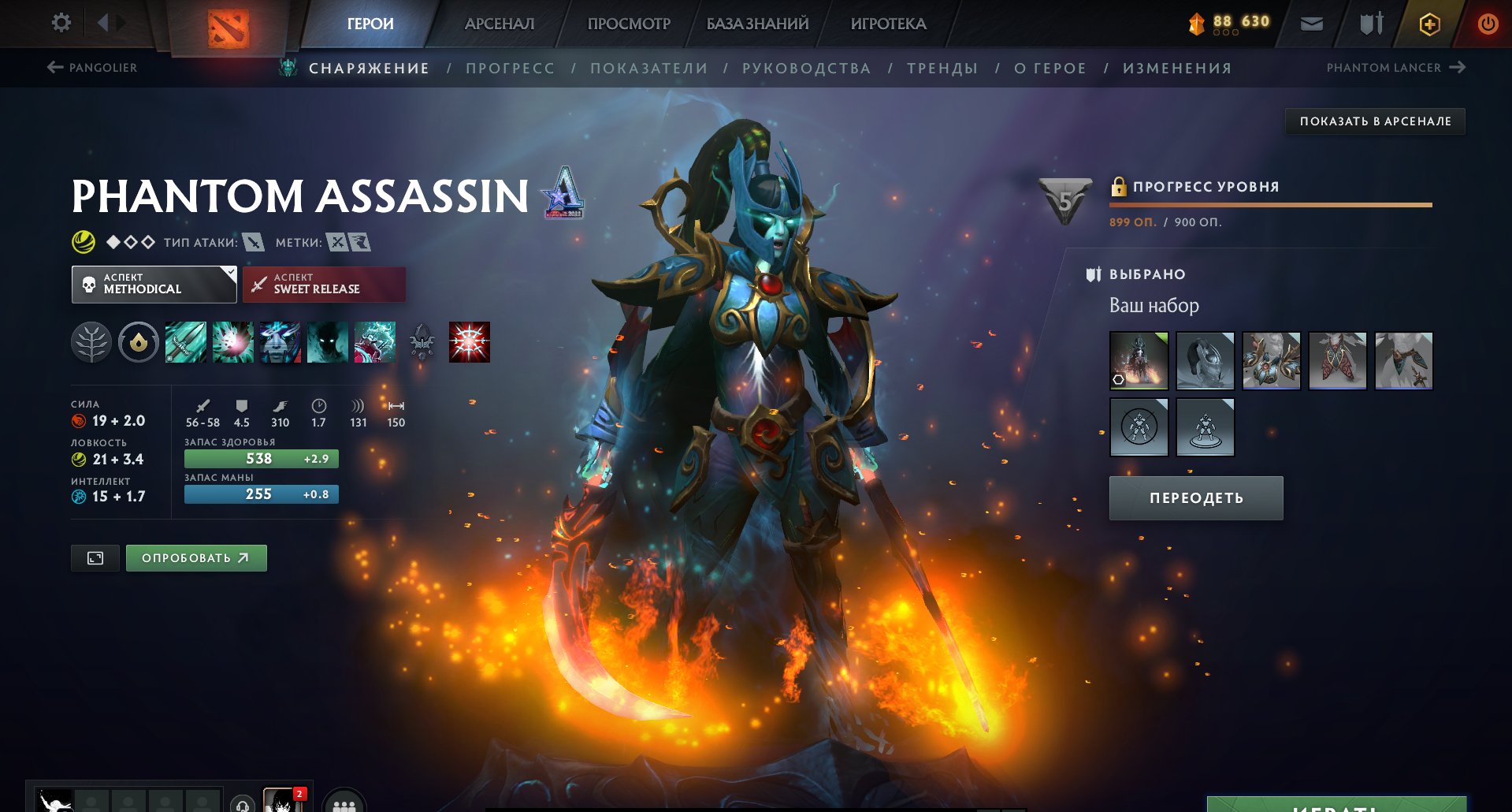View the Тренды section
Image resolution: width=1512 pixels, height=812 pixels.
tap(942, 69)
